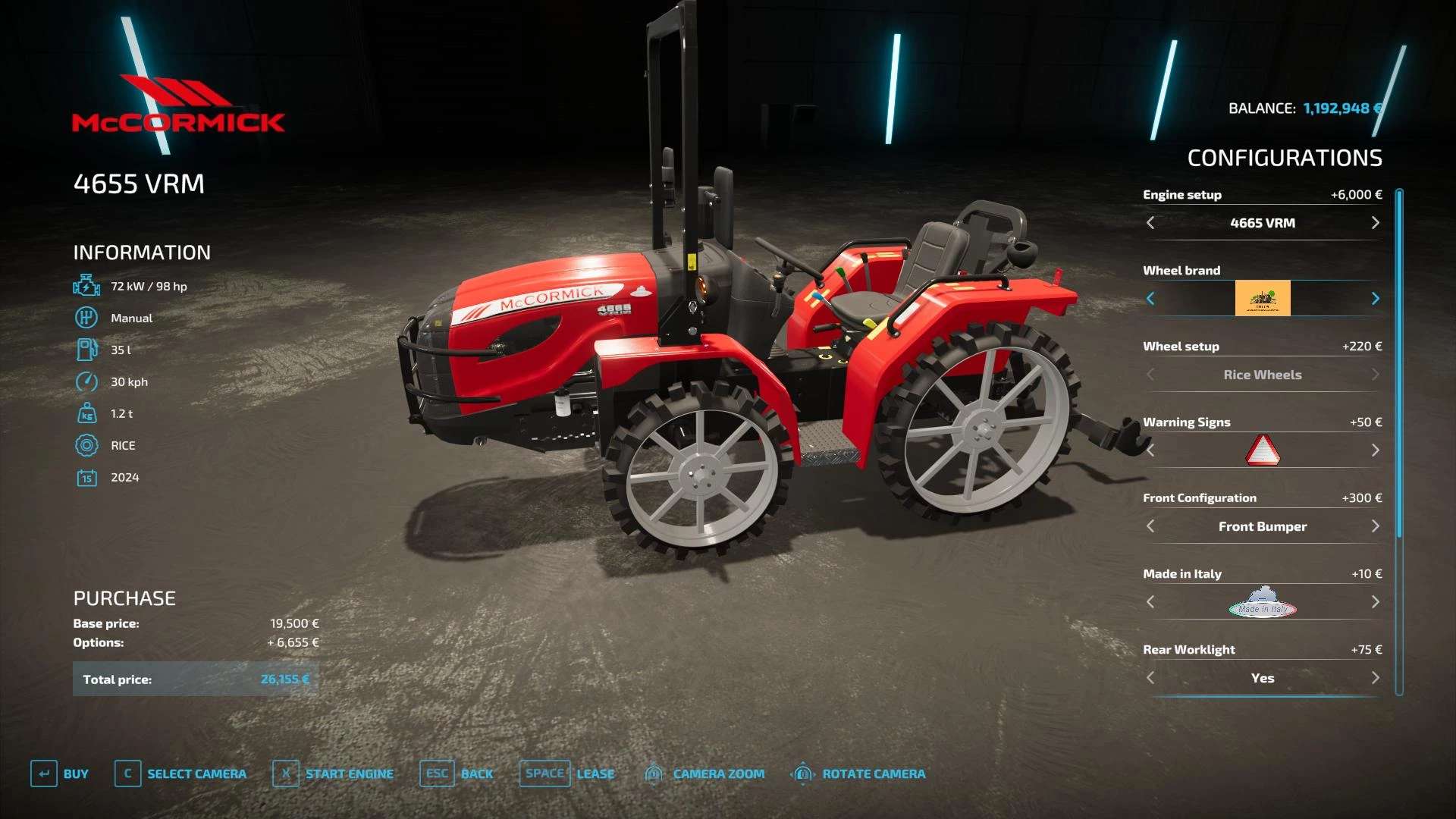Viewport: 1456px width, 819px height.
Task: Toggle Rear Worklight with left arrow
Action: [1150, 678]
